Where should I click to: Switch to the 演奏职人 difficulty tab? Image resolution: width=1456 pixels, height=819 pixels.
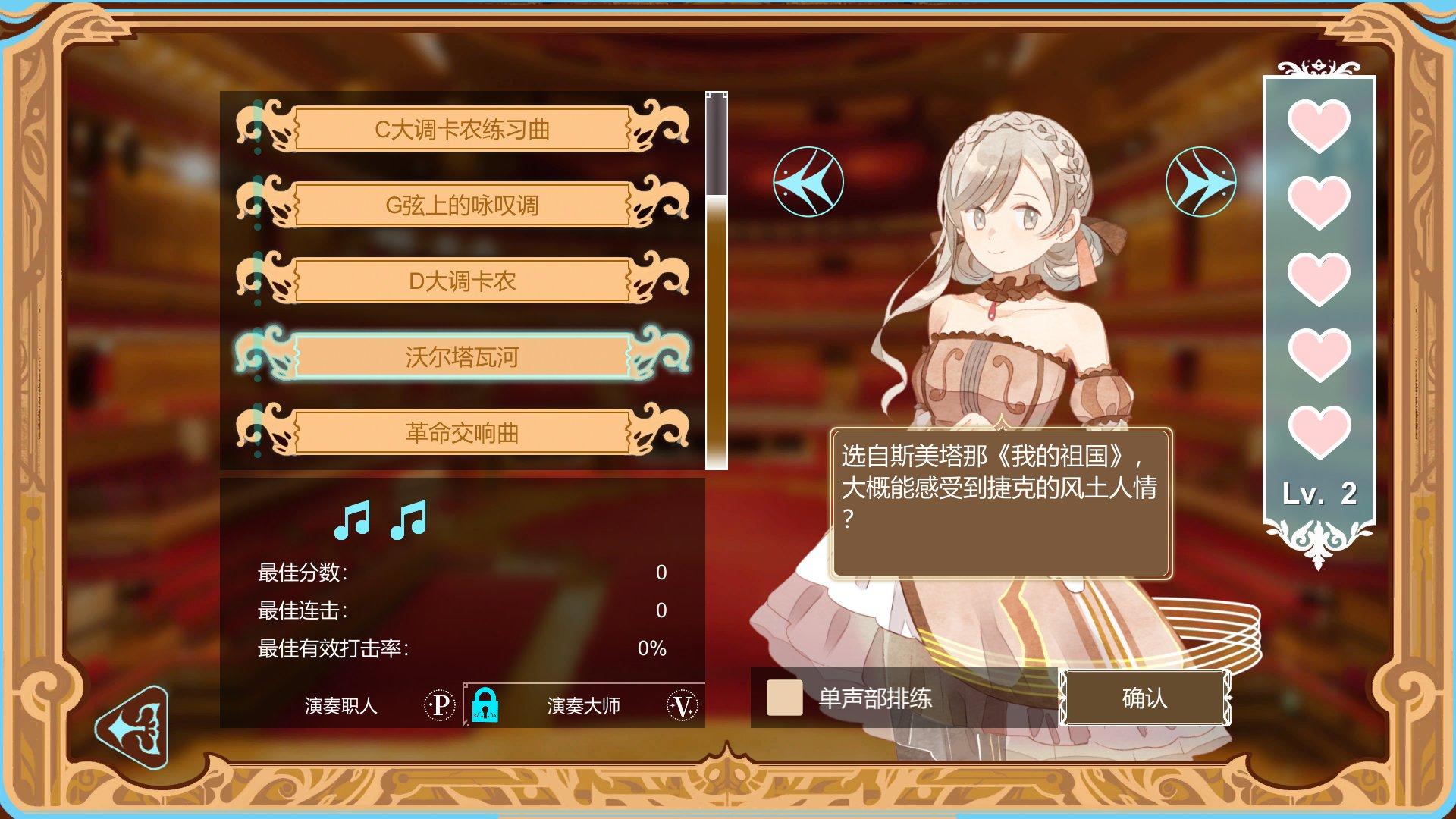340,707
